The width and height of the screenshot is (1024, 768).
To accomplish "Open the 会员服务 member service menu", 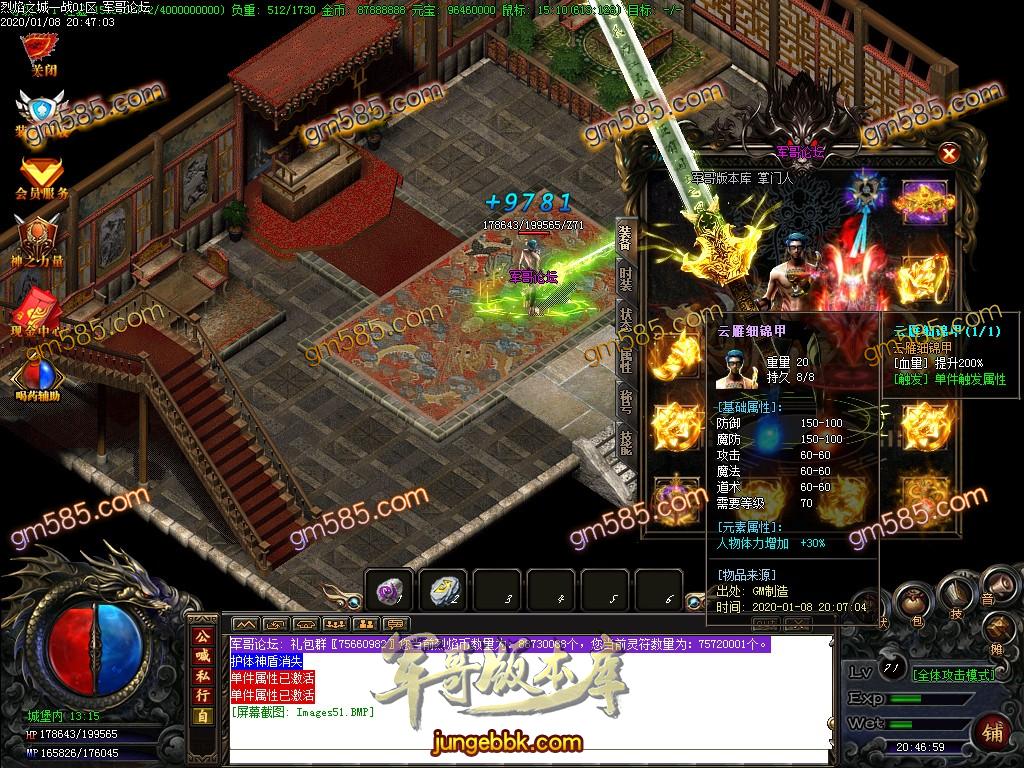I will click(x=41, y=176).
